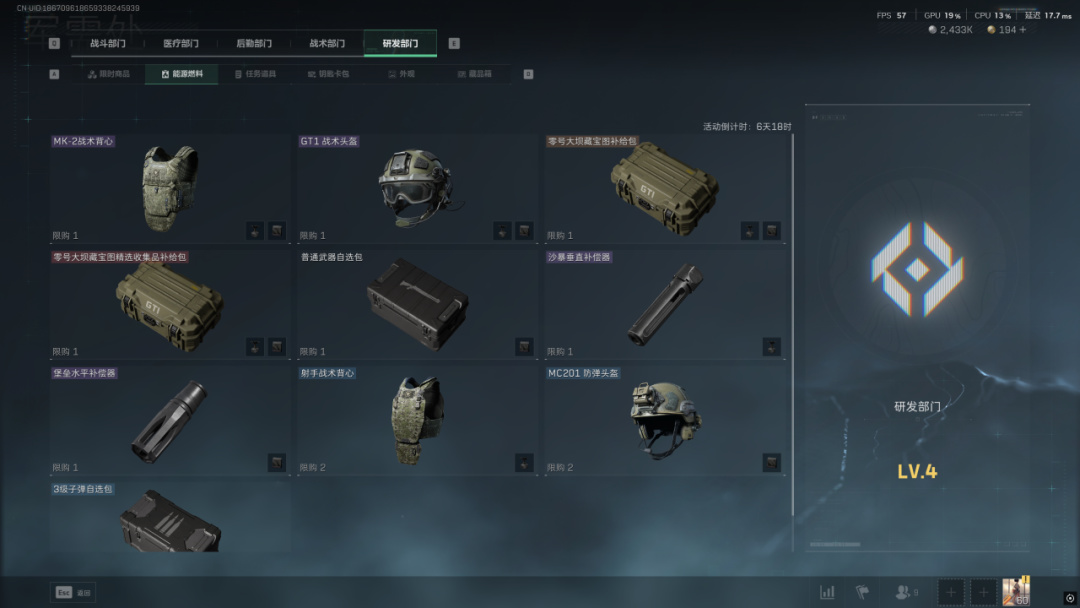Show the 限时商品 category
Image resolution: width=1080 pixels, height=608 pixels.
(109, 74)
